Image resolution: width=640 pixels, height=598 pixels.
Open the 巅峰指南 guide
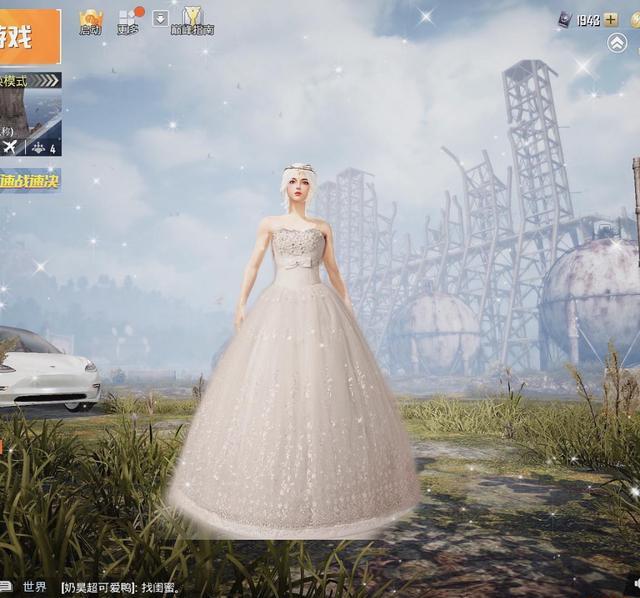tap(192, 21)
